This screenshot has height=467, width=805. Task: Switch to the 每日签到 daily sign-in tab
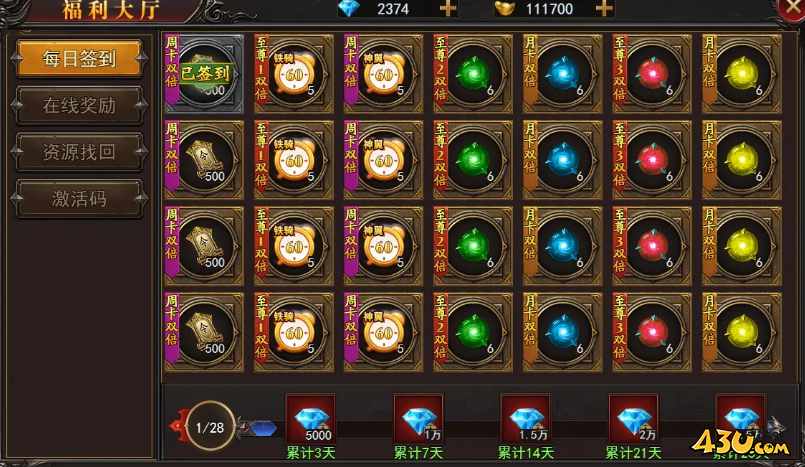coord(80,59)
